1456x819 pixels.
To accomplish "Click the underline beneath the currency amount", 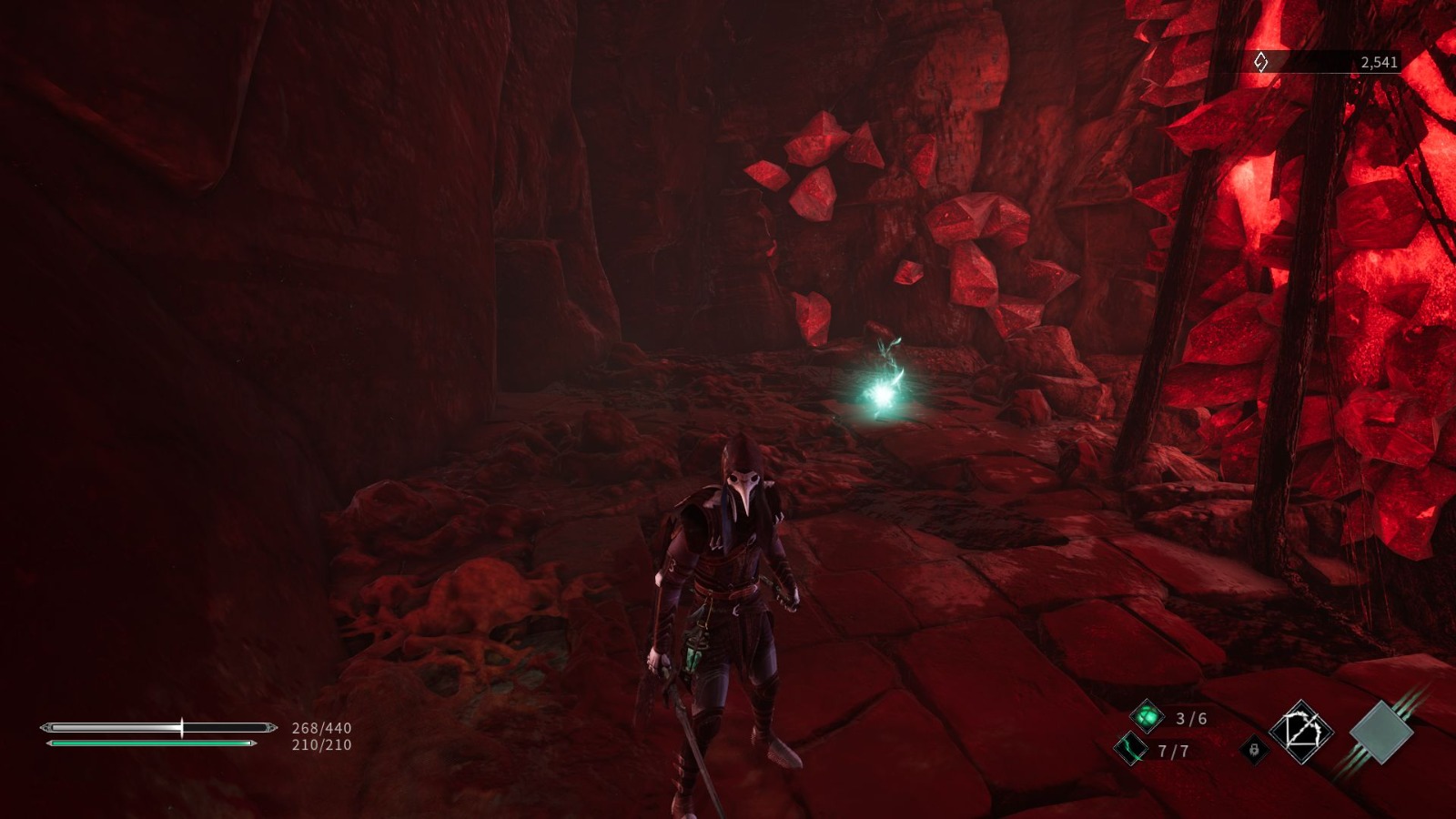I will pos(1319,73).
